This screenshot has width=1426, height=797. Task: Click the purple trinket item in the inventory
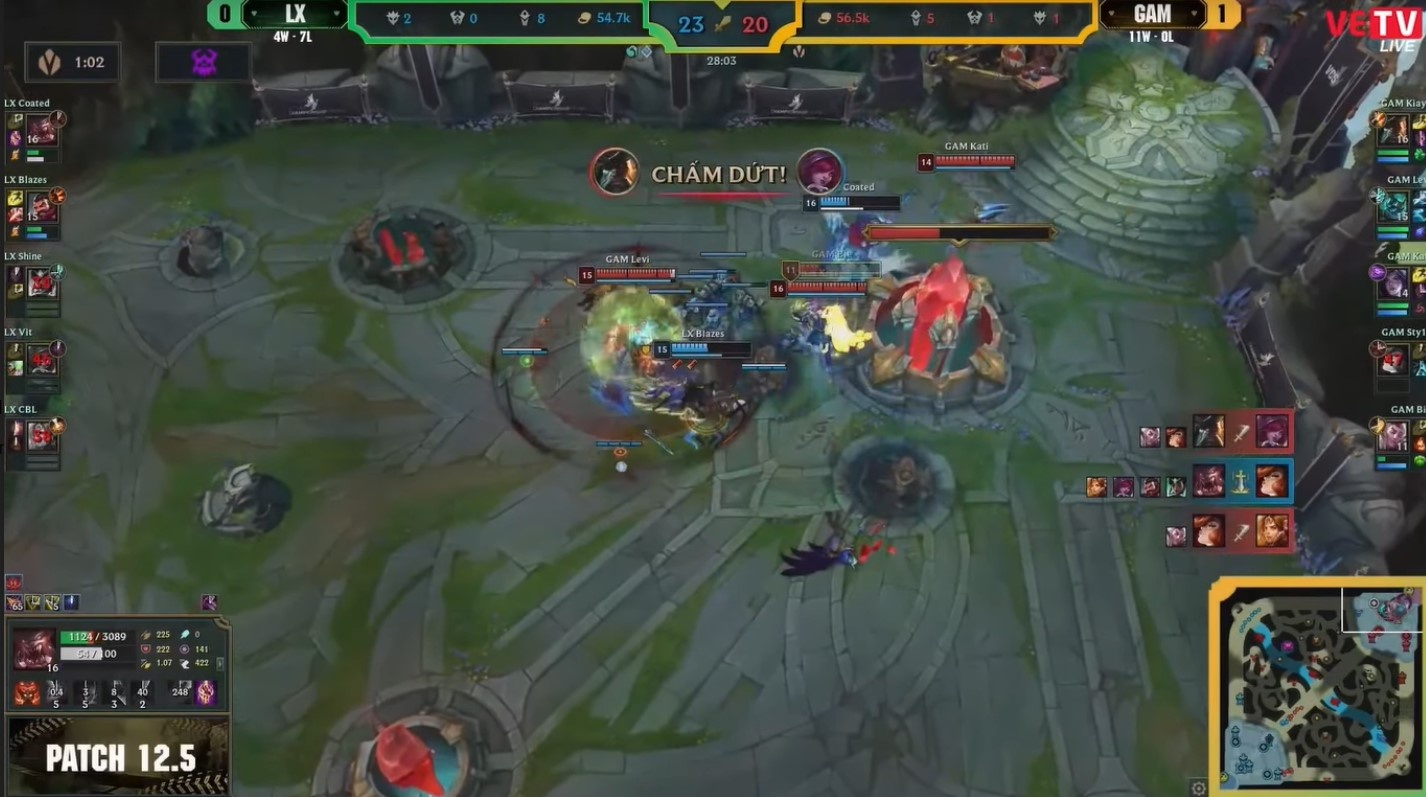tap(210, 603)
